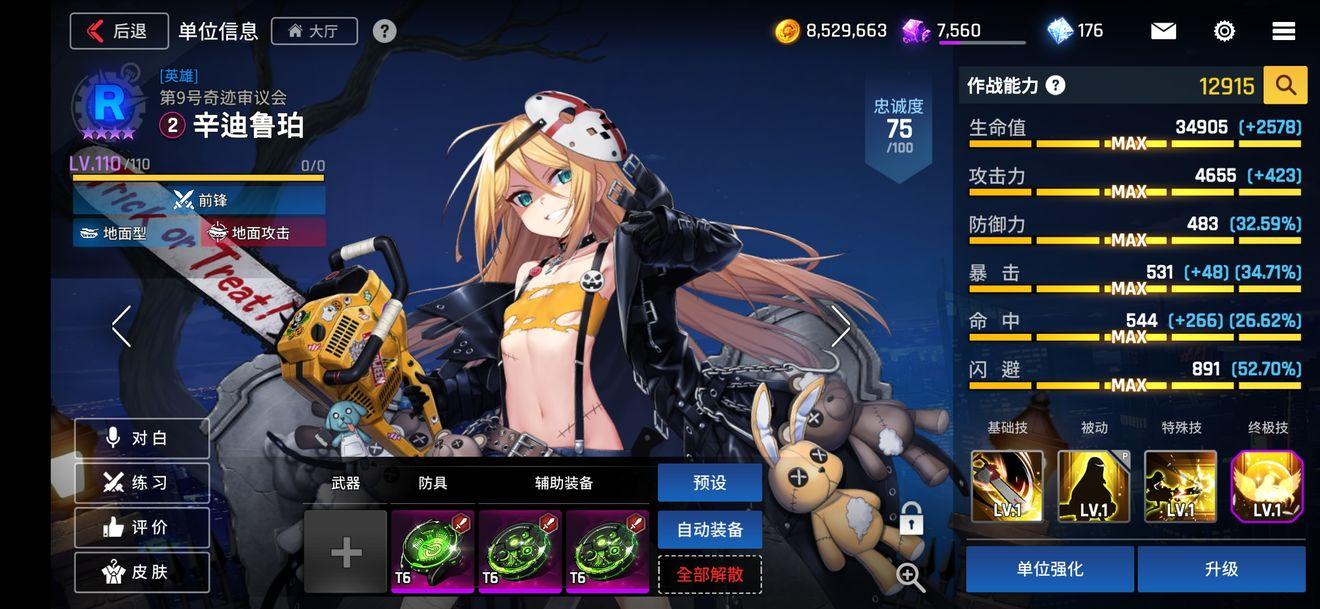1320x609 pixels.
Task: Open the question mark help icon beside 大厅
Action: tap(384, 31)
